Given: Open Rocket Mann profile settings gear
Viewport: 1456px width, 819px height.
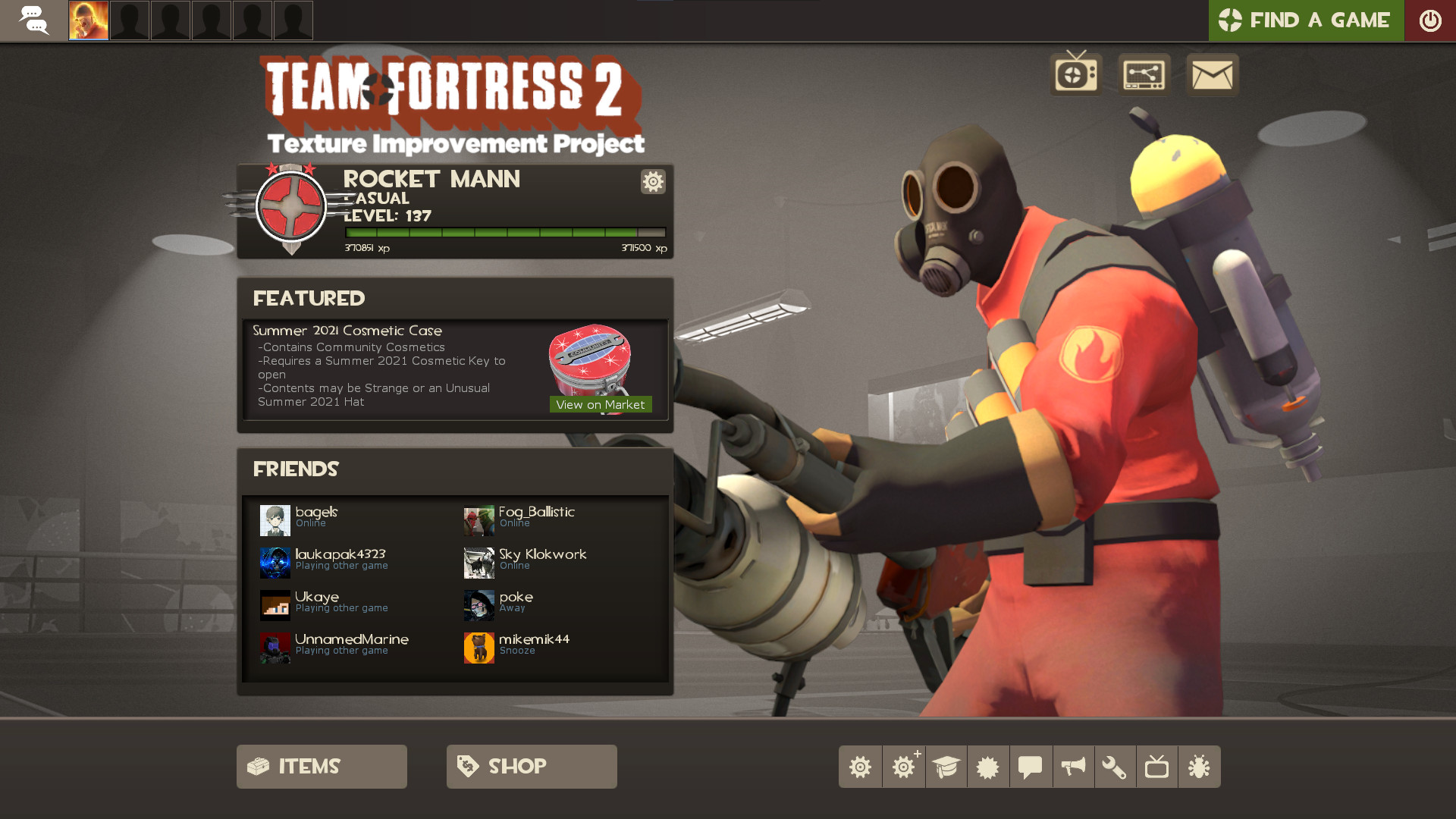Looking at the screenshot, I should coord(653,182).
